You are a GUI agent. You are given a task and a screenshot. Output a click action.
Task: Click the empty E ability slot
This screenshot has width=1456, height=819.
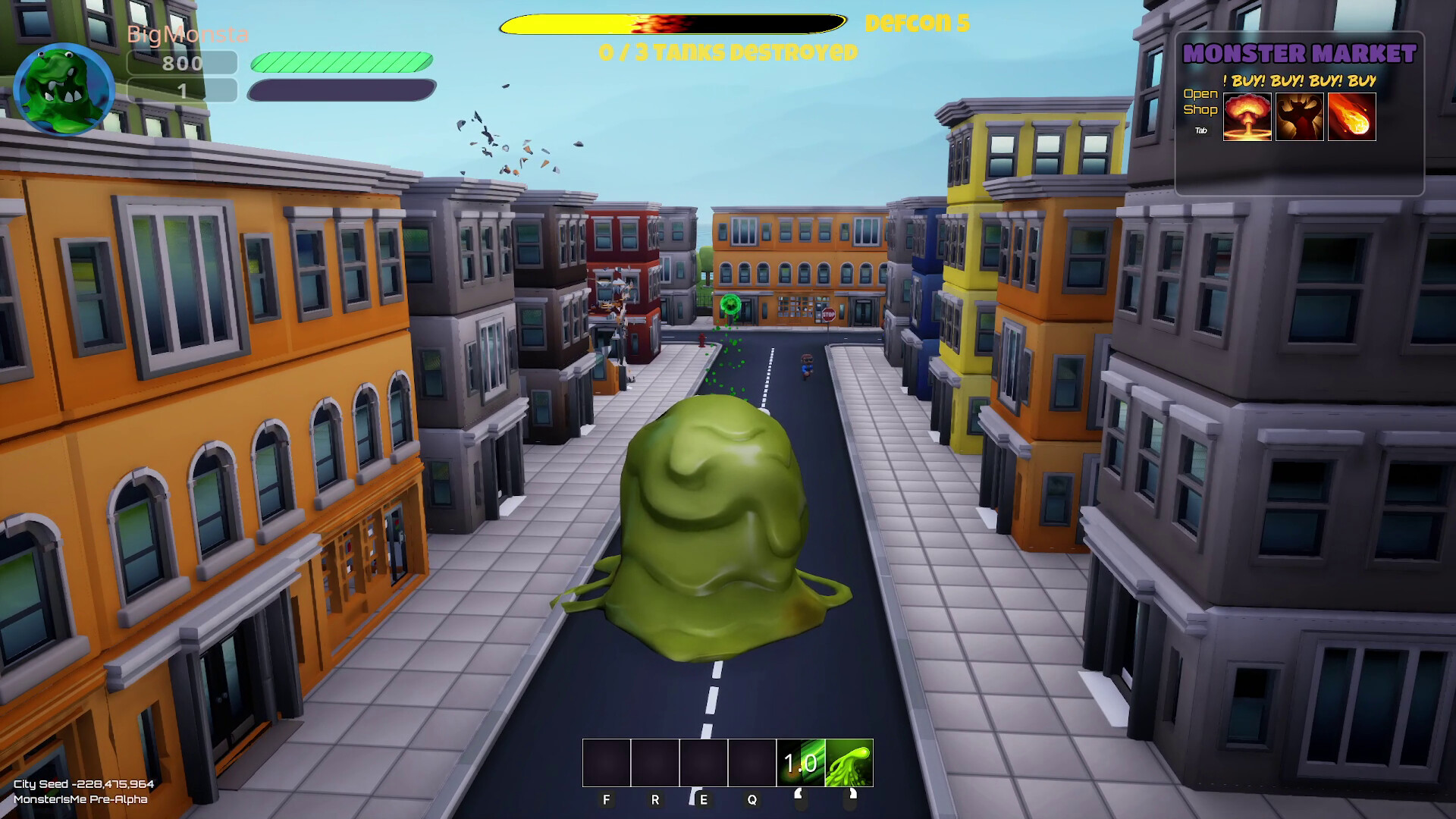704,764
